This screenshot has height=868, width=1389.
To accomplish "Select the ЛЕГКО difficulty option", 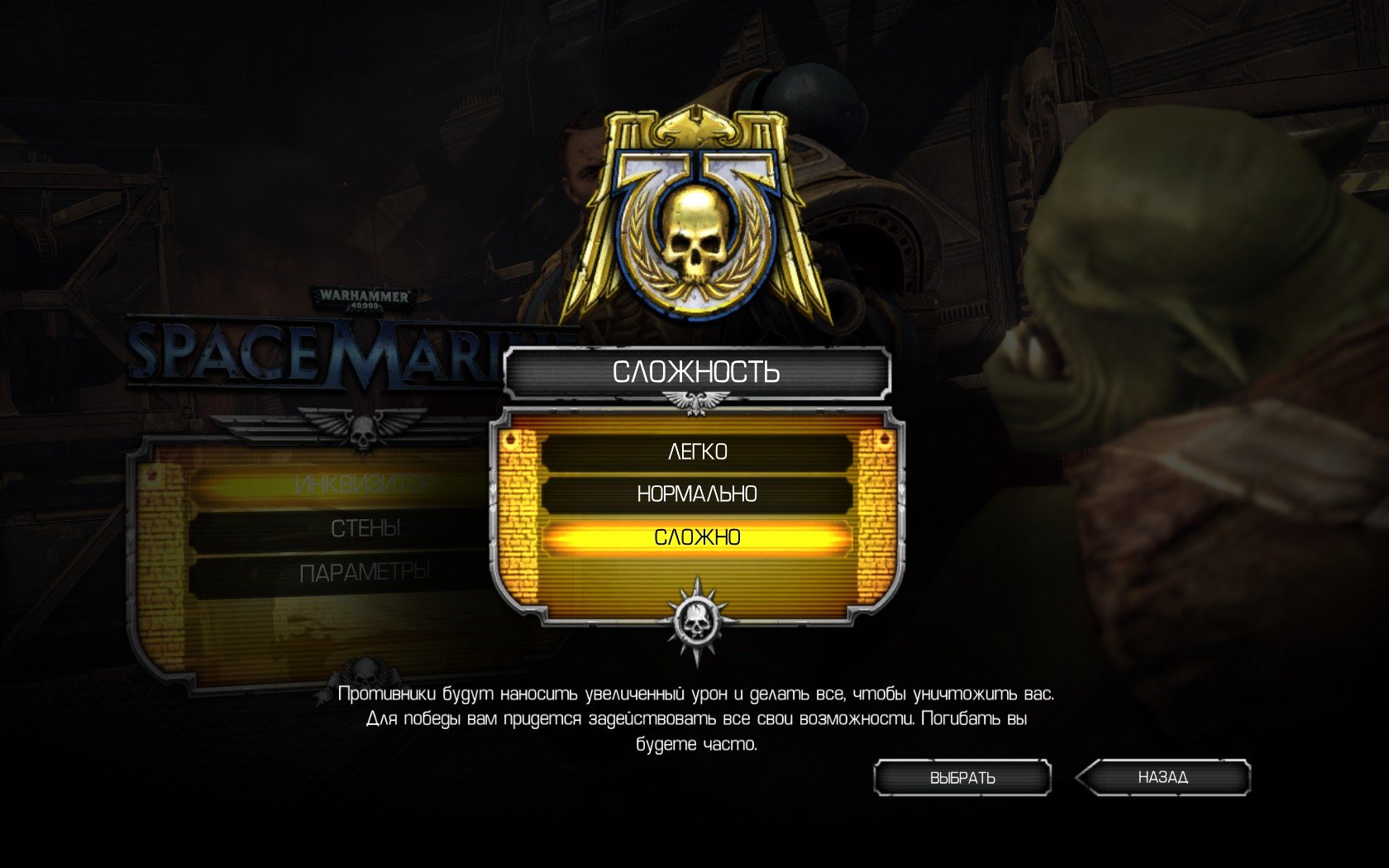I will coord(697,451).
